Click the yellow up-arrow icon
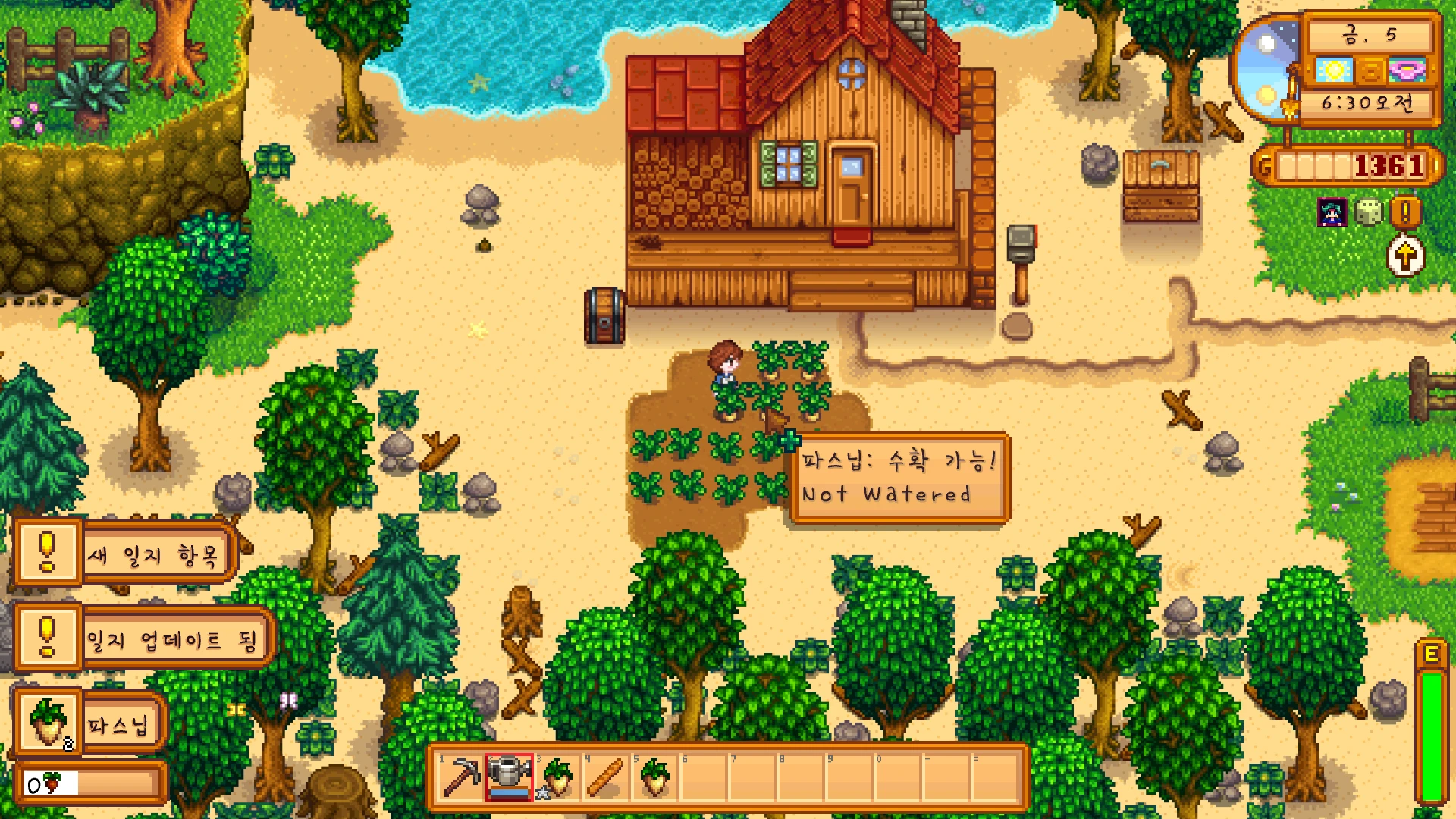The height and width of the screenshot is (819, 1456). click(1405, 256)
